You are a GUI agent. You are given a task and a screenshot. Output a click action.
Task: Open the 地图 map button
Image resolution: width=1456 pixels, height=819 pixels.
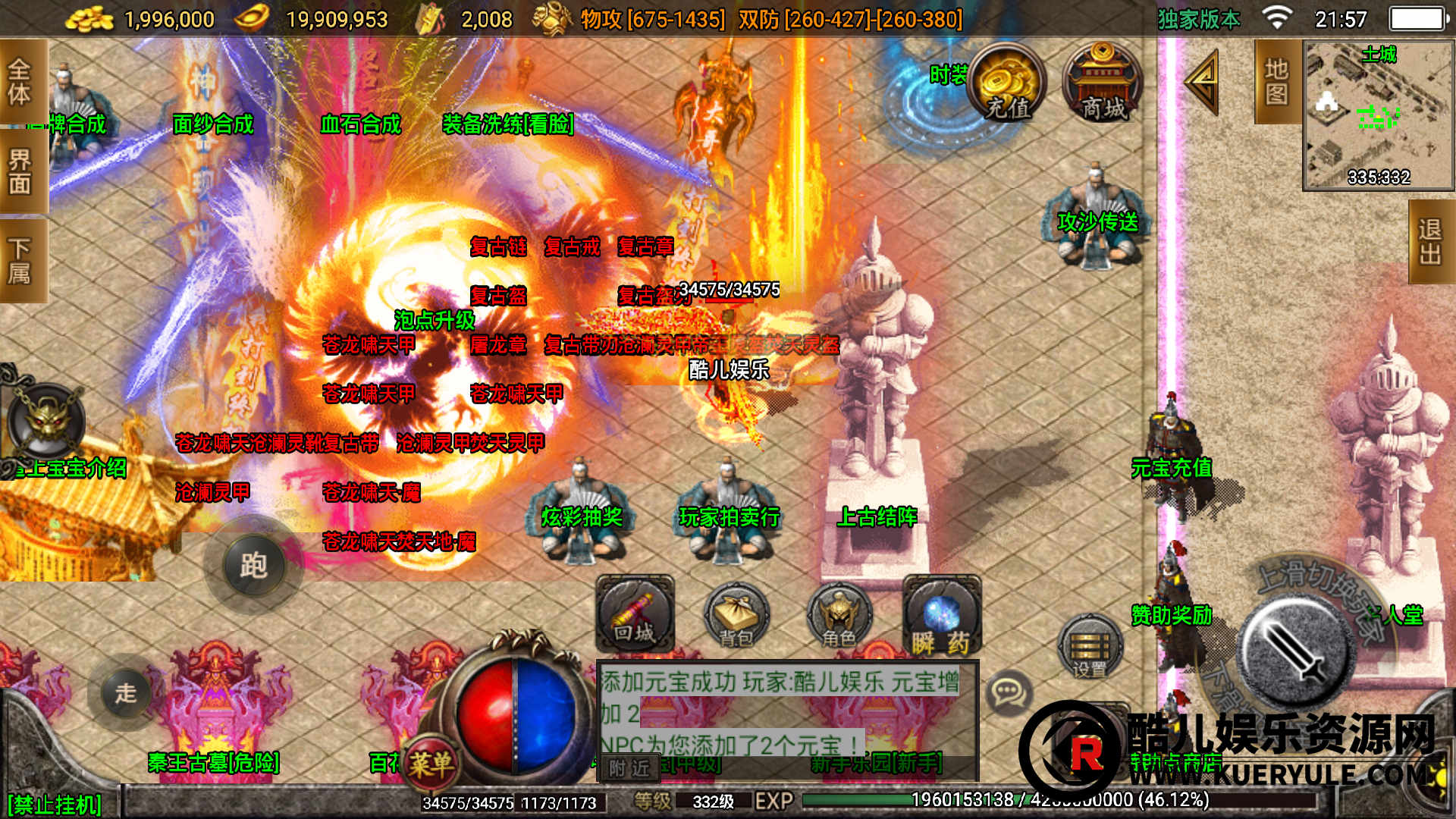pyautogui.click(x=1276, y=82)
